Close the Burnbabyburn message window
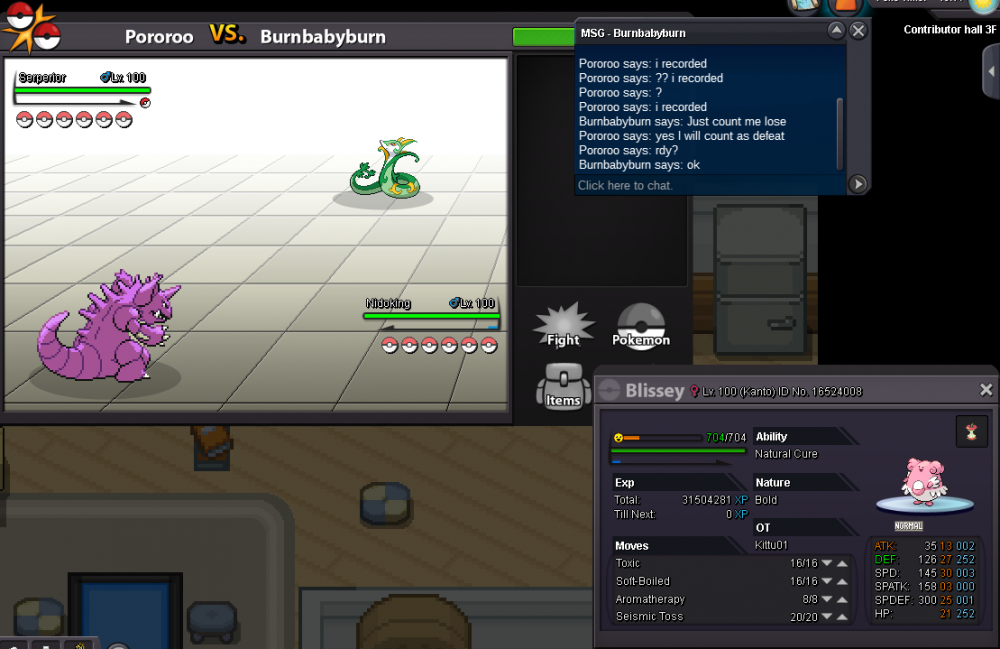Screen dimensions: 1000x649 pos(858,31)
